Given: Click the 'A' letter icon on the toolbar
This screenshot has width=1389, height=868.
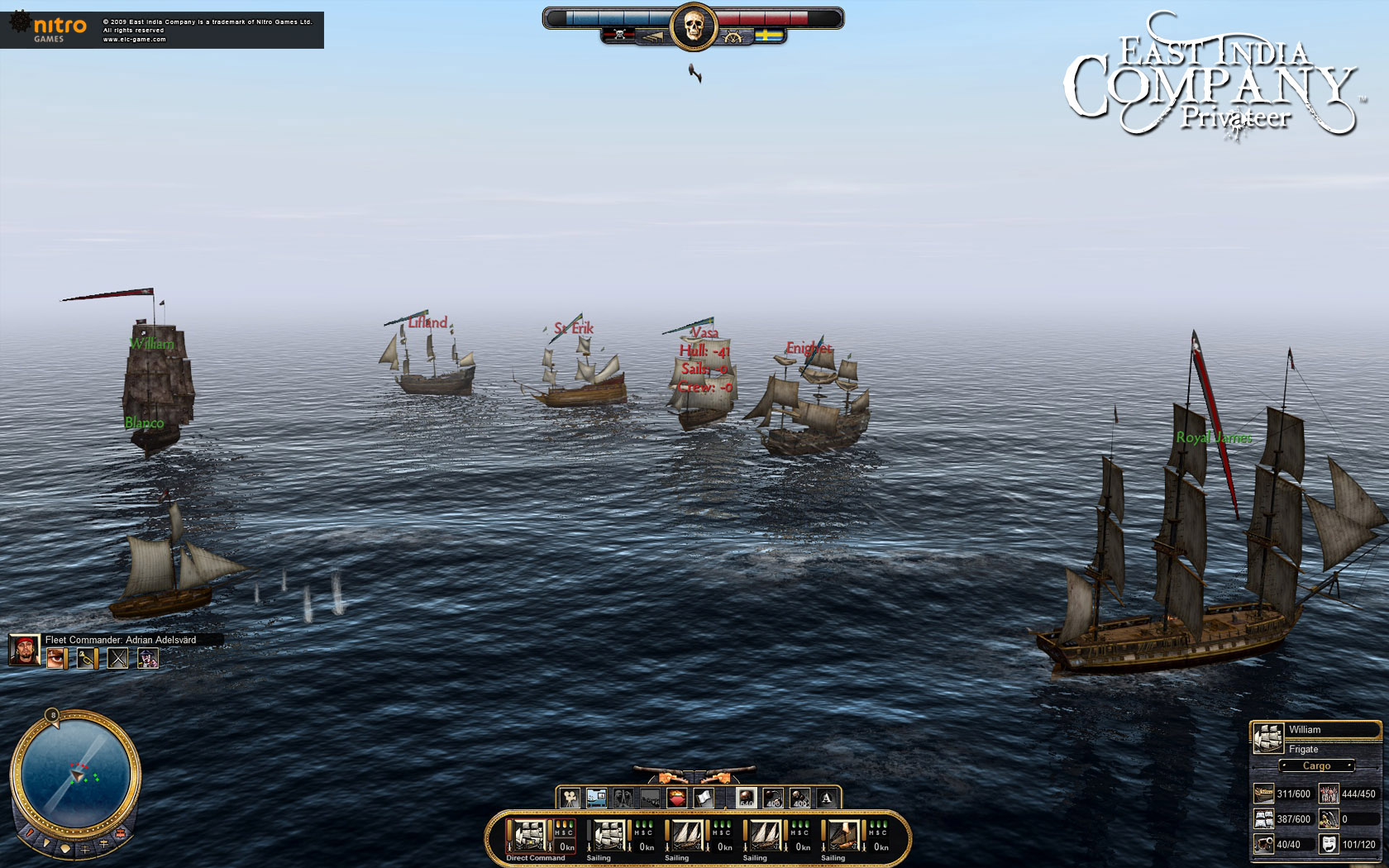Looking at the screenshot, I should [x=826, y=799].
